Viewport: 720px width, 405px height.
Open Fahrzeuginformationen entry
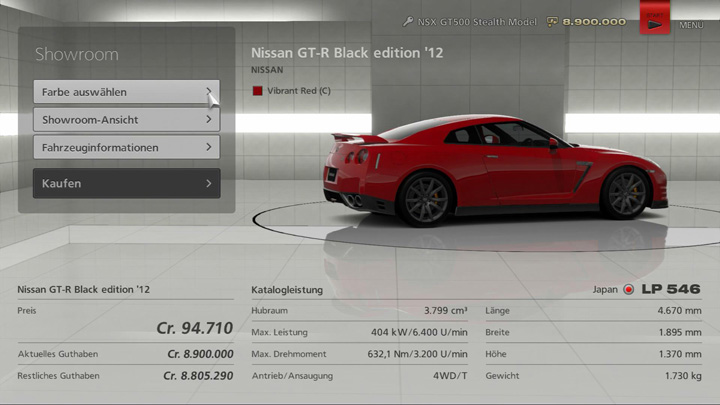click(x=126, y=148)
